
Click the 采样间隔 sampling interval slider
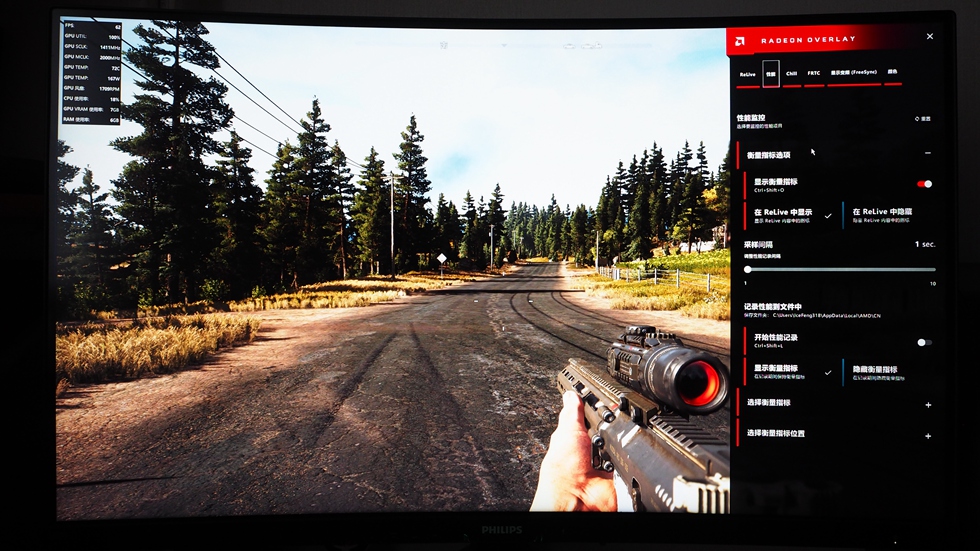(840, 269)
